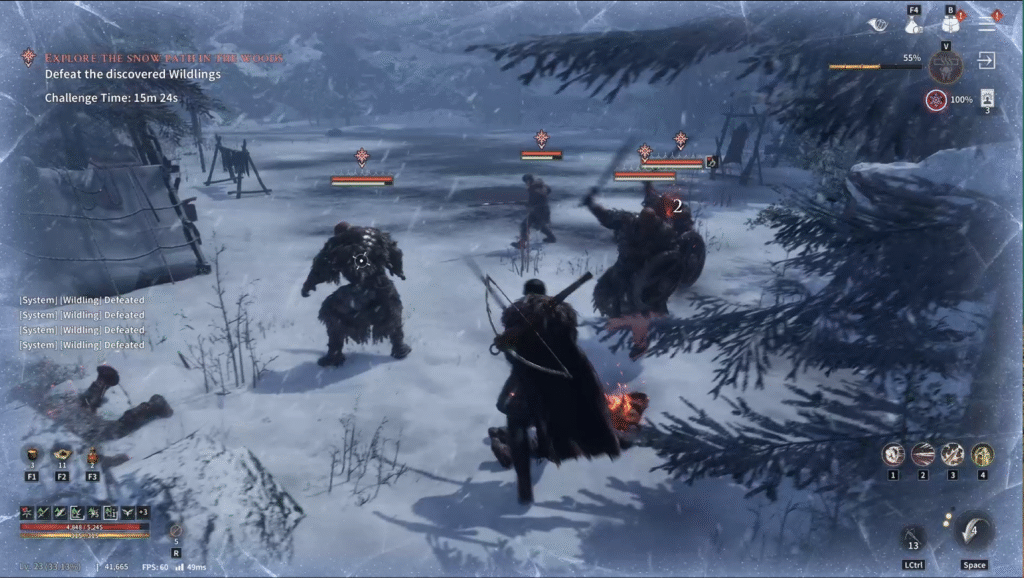The height and width of the screenshot is (578, 1024).
Task: Trigger the skill in slot 3
Action: click(x=952, y=455)
